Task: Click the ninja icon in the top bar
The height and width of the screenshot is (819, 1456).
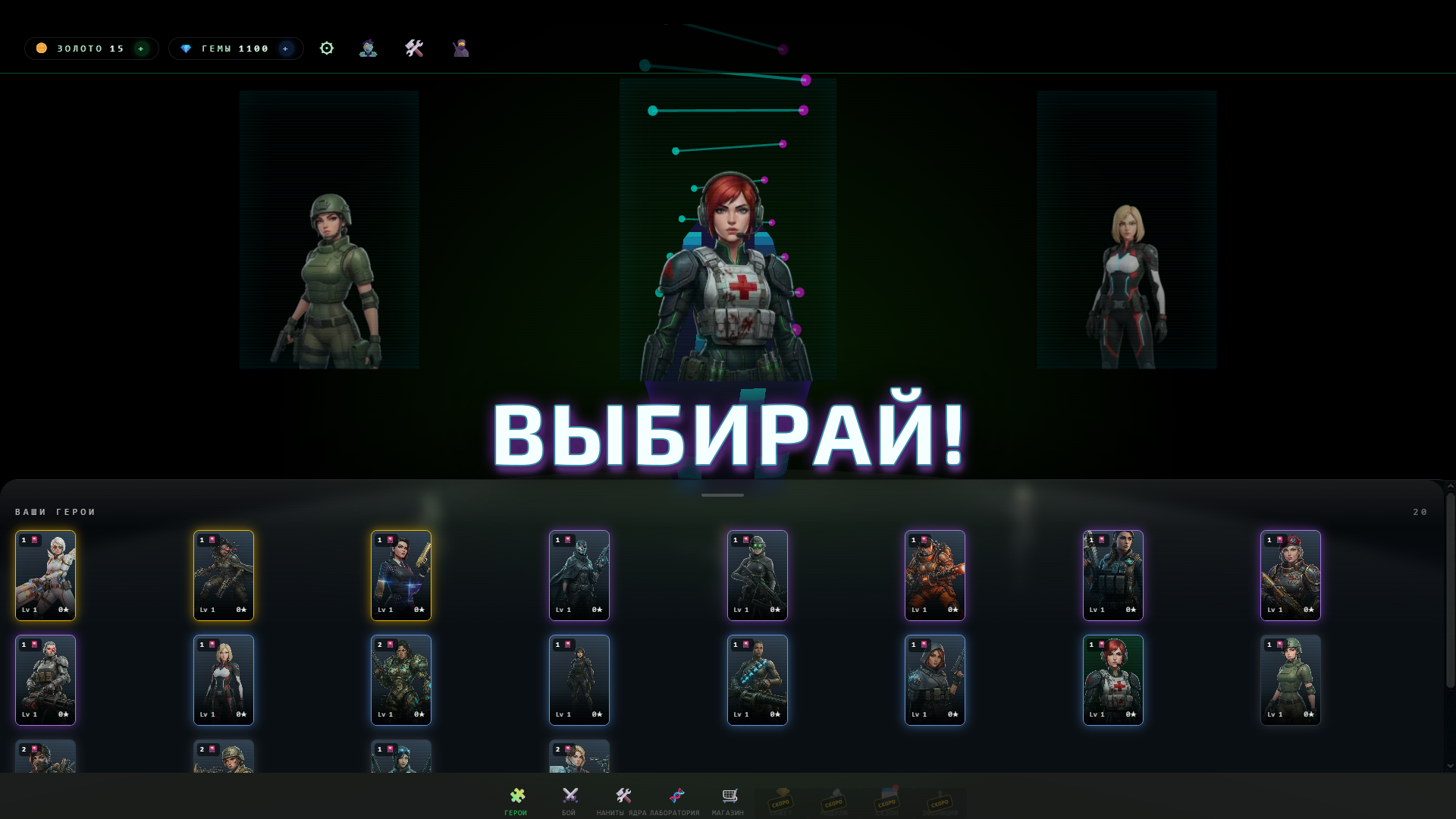Action: [x=460, y=48]
